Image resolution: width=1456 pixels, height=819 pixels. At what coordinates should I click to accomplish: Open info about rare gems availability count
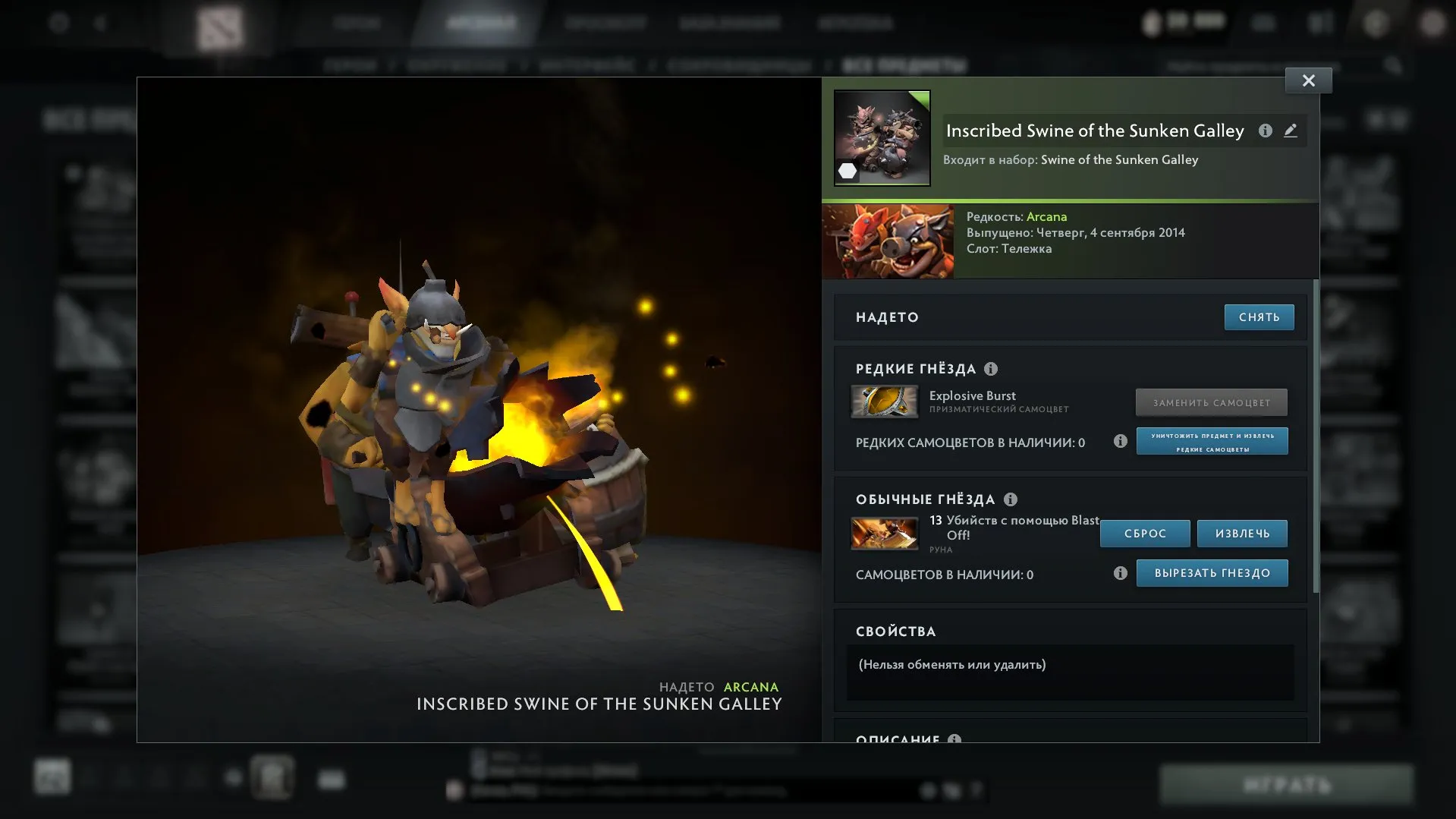(1121, 441)
